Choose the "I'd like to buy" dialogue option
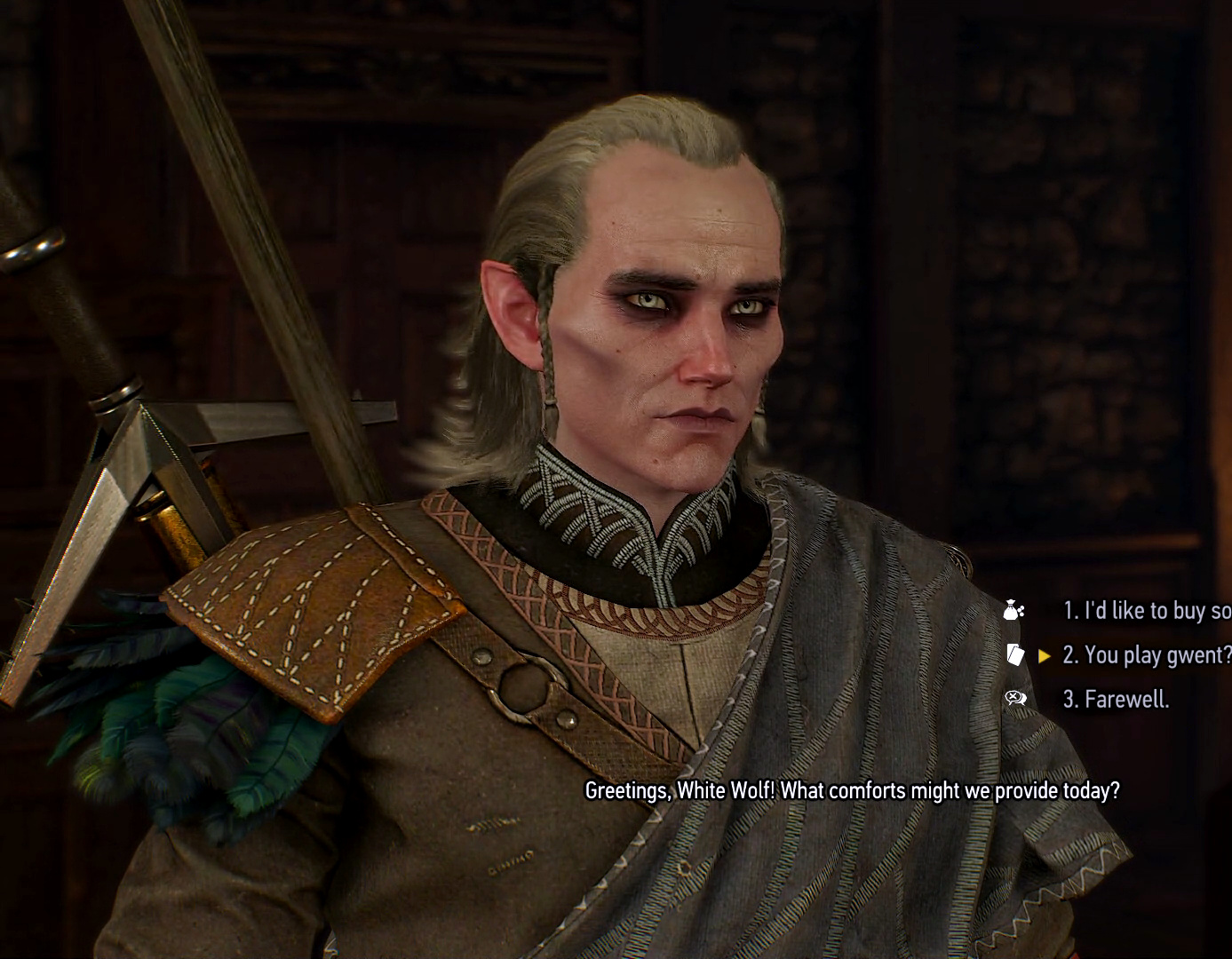 pyautogui.click(x=1146, y=611)
